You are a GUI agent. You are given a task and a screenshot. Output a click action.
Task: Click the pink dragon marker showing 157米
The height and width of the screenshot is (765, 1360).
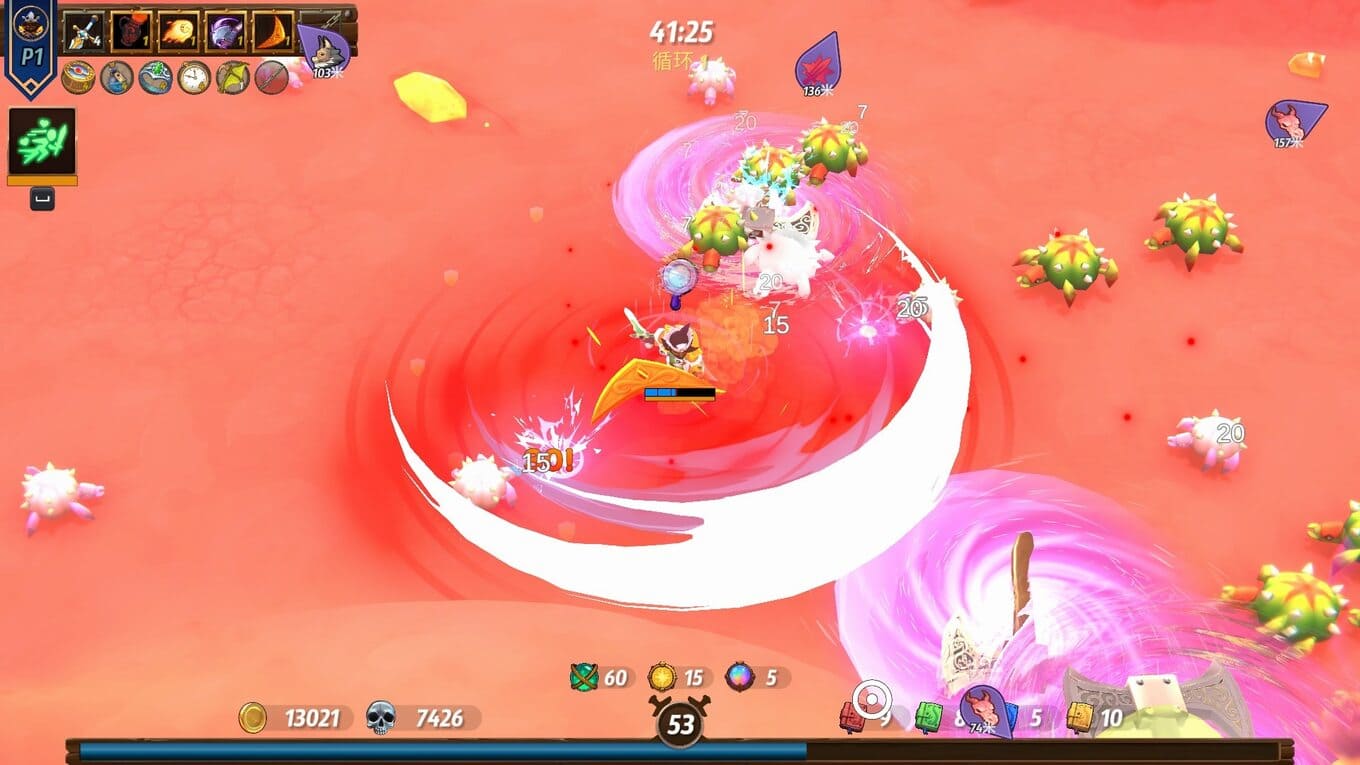(x=1293, y=122)
